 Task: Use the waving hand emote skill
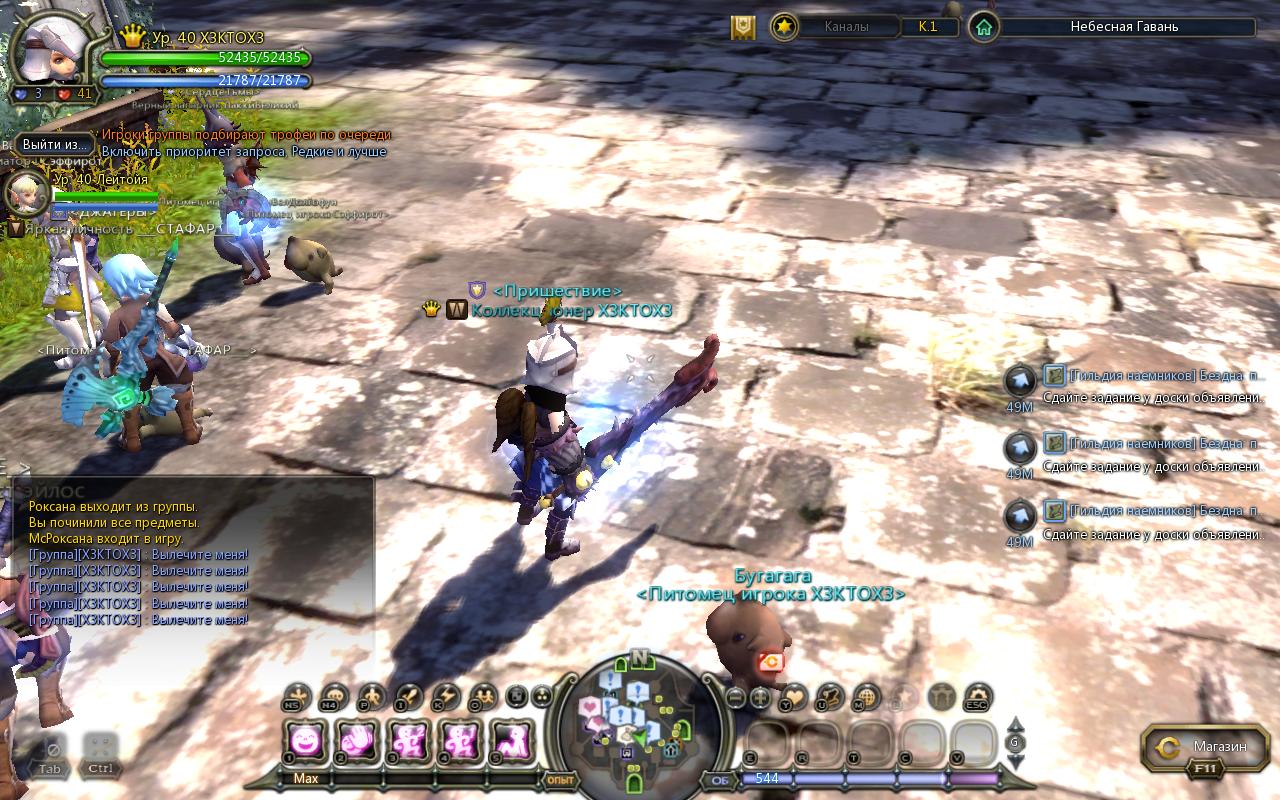[x=357, y=742]
